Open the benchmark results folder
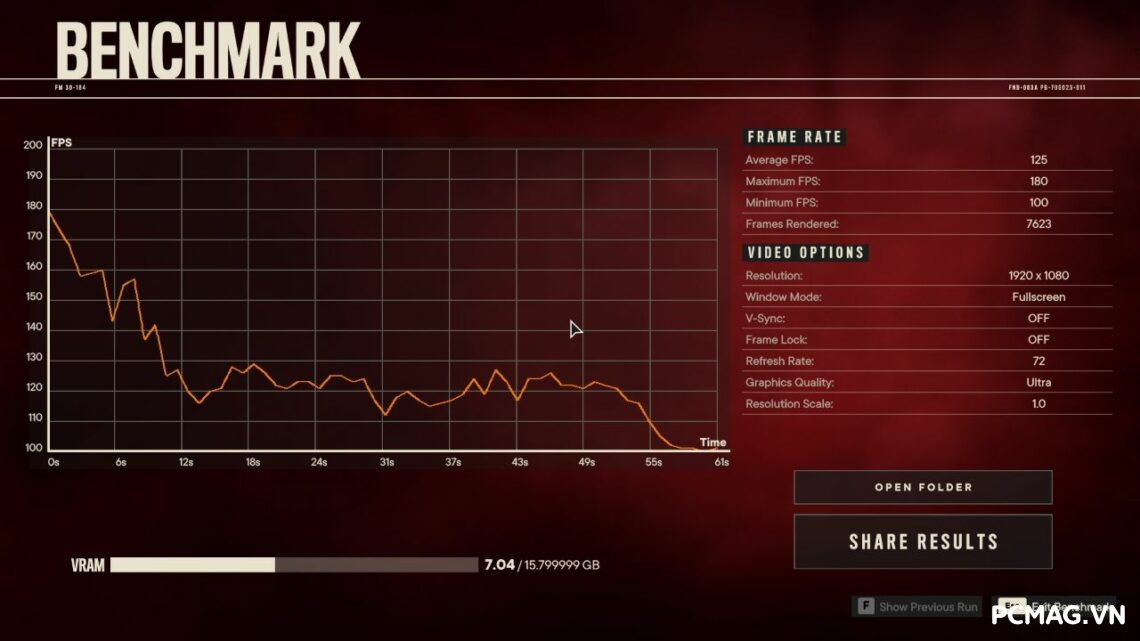The height and width of the screenshot is (641, 1140). point(922,488)
